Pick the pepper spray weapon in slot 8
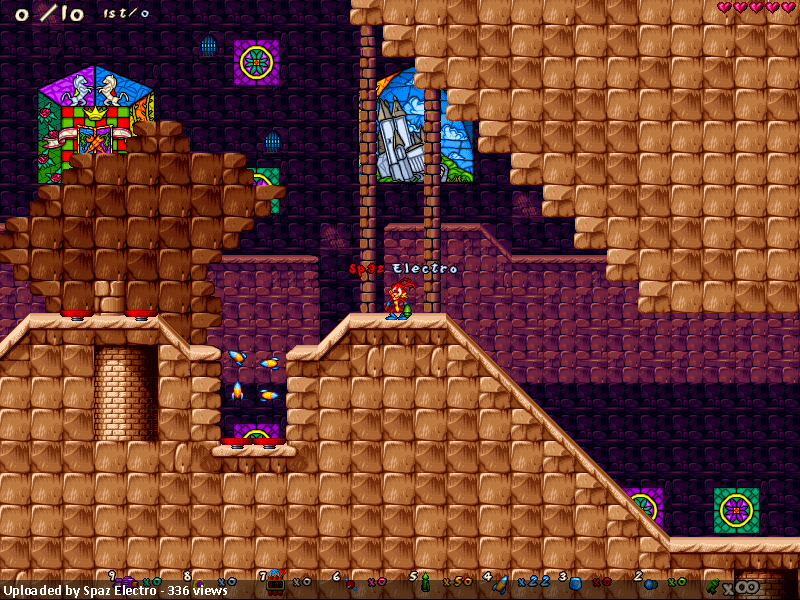Screen dimensions: 800x600 tap(201, 581)
